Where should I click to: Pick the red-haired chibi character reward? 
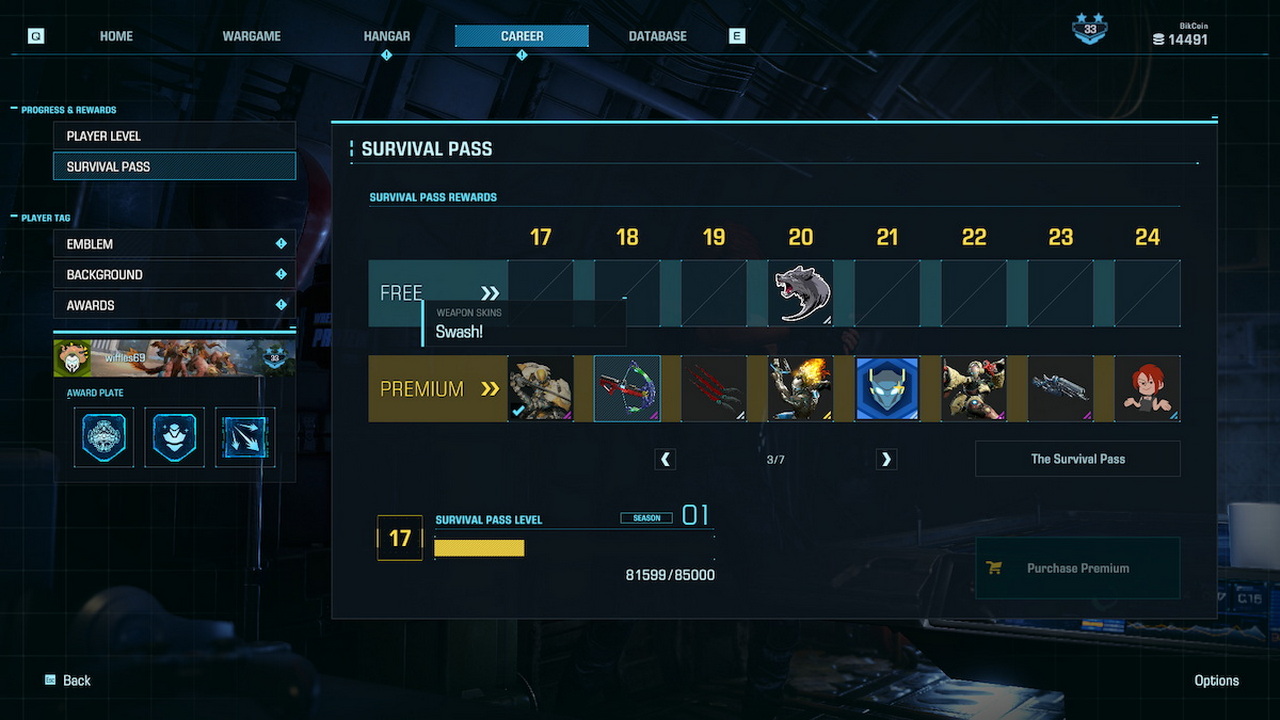(x=1147, y=388)
